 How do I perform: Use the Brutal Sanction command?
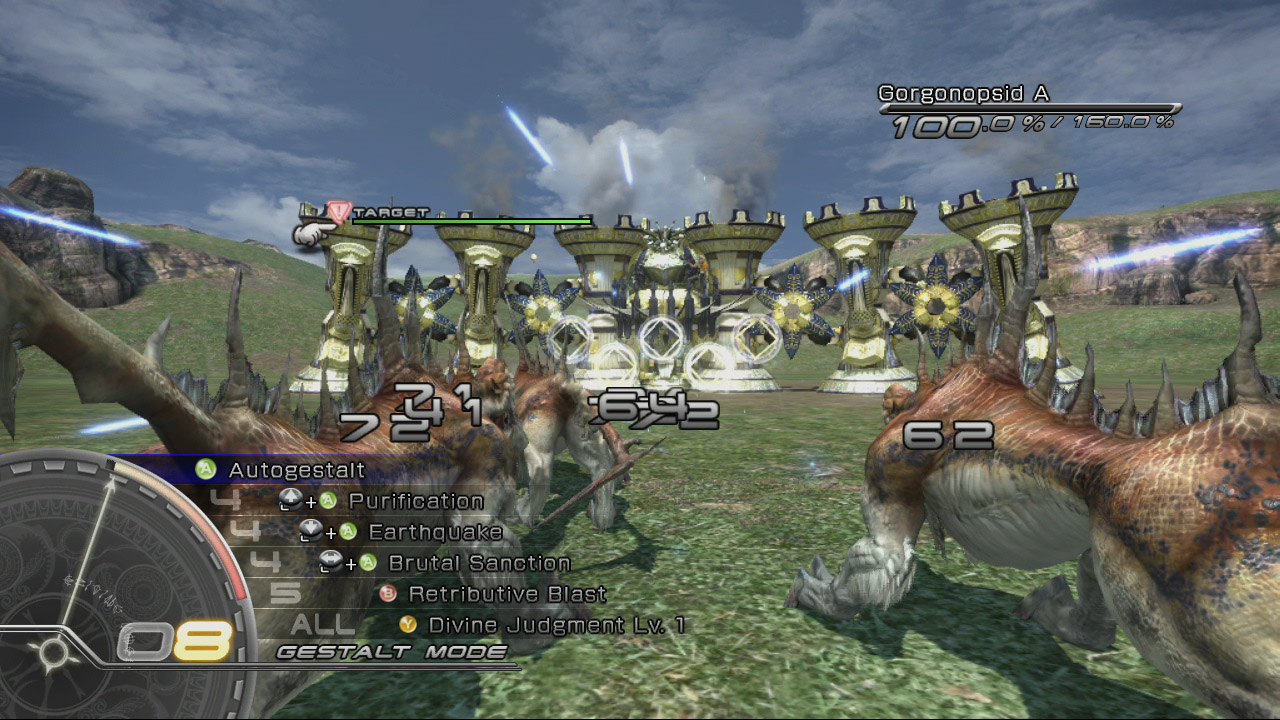coord(478,563)
